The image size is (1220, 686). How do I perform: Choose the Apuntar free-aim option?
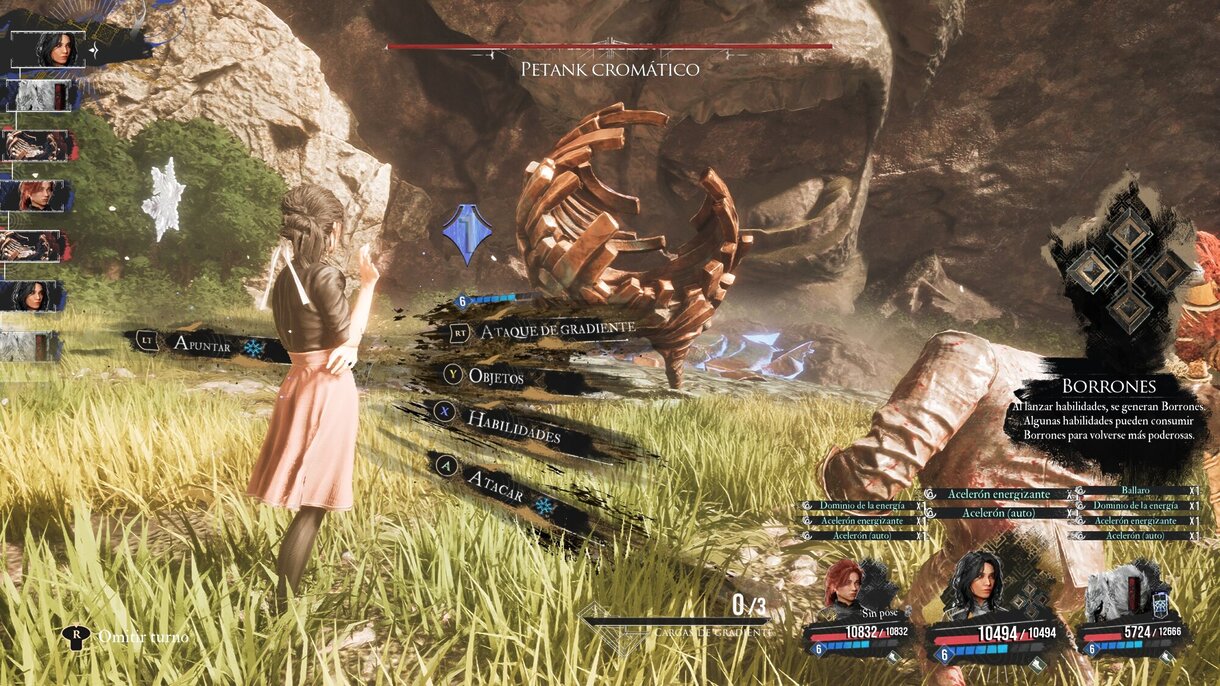(202, 345)
